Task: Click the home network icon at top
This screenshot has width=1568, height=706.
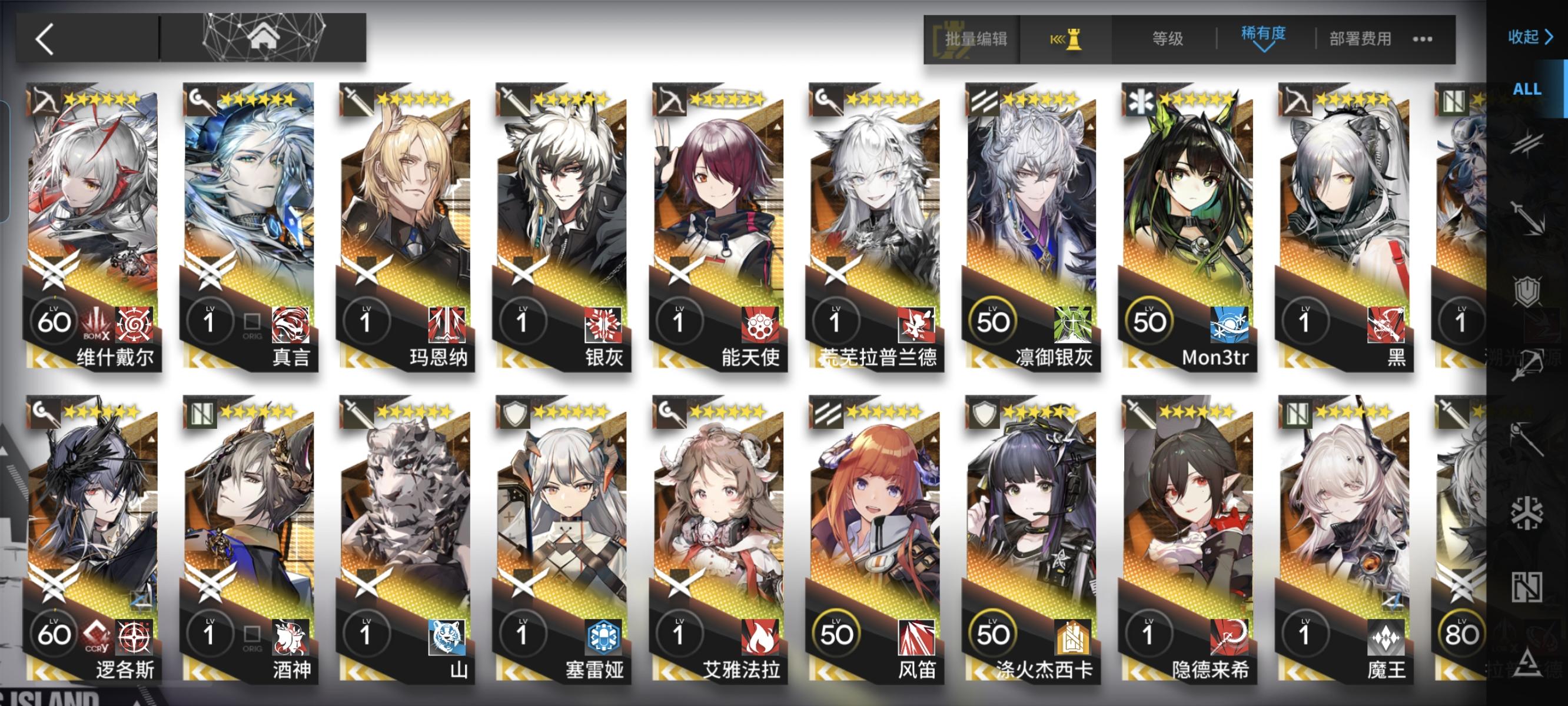Action: [x=264, y=38]
